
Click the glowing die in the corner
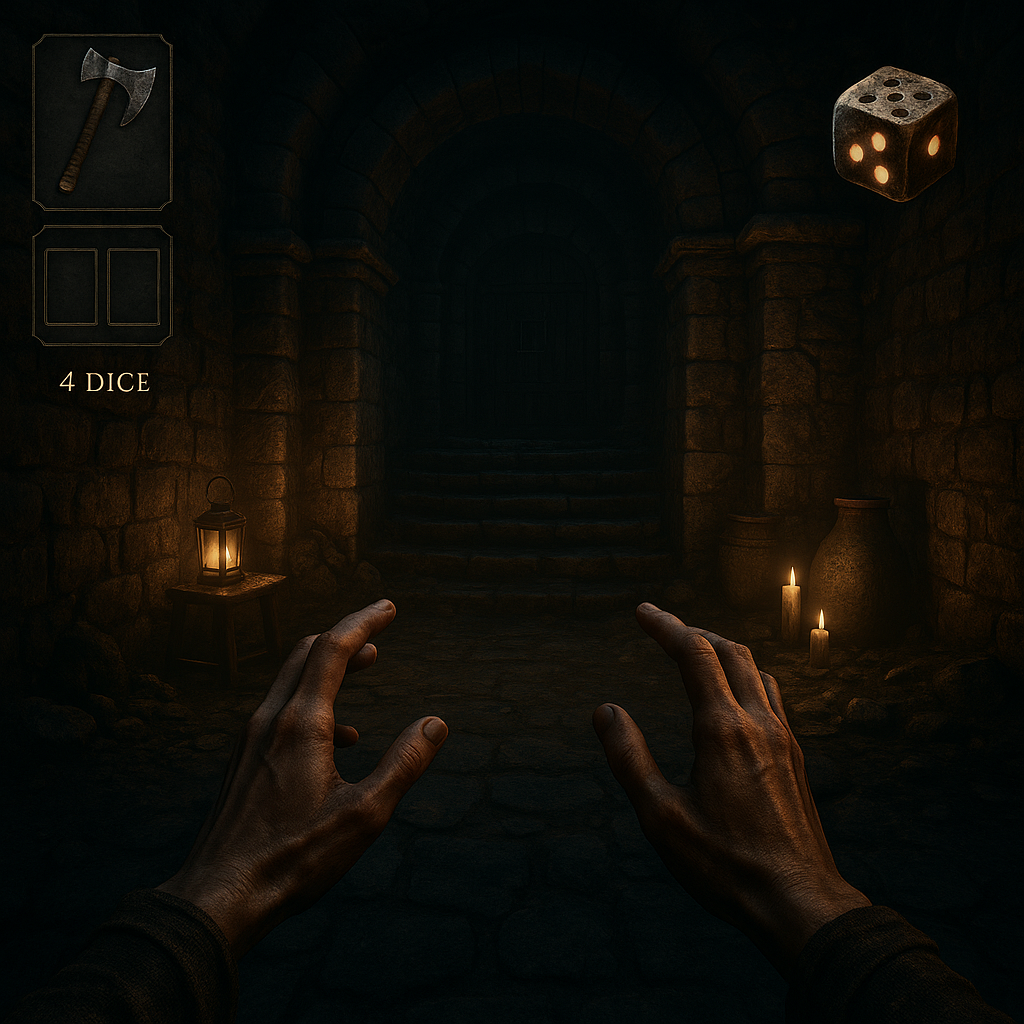click(893, 133)
